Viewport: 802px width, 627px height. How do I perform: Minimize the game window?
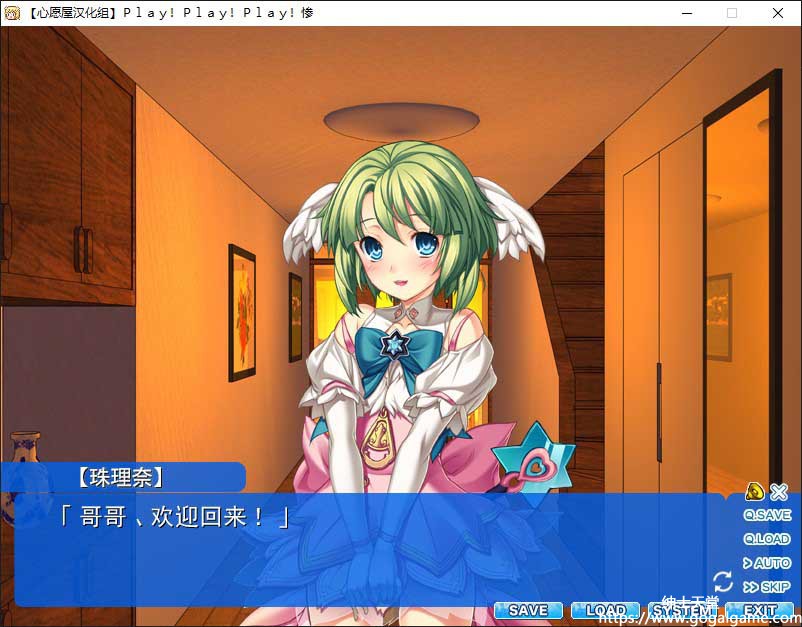pos(686,13)
